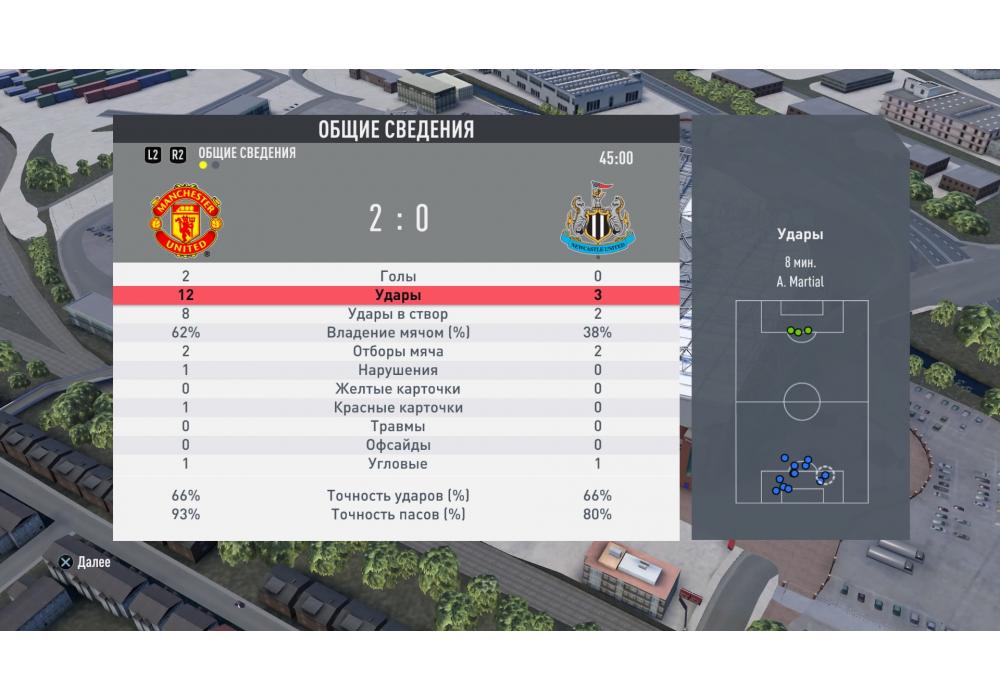
Task: Open the Нарушения statistic row
Action: [398, 370]
